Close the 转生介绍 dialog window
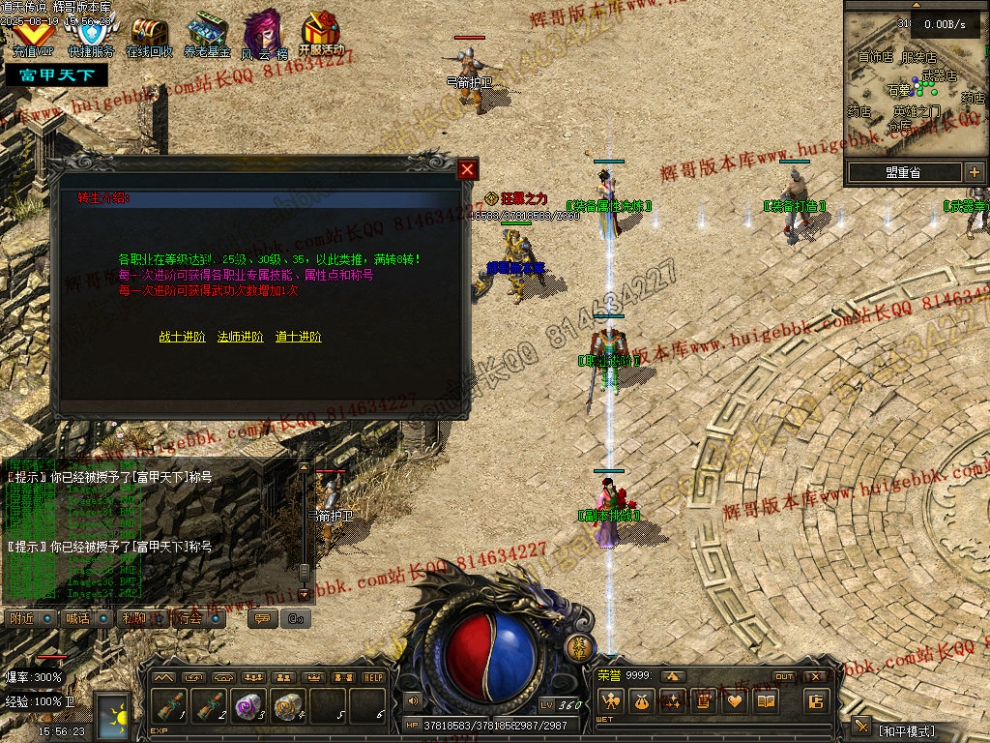Image resolution: width=990 pixels, height=743 pixels. (467, 170)
